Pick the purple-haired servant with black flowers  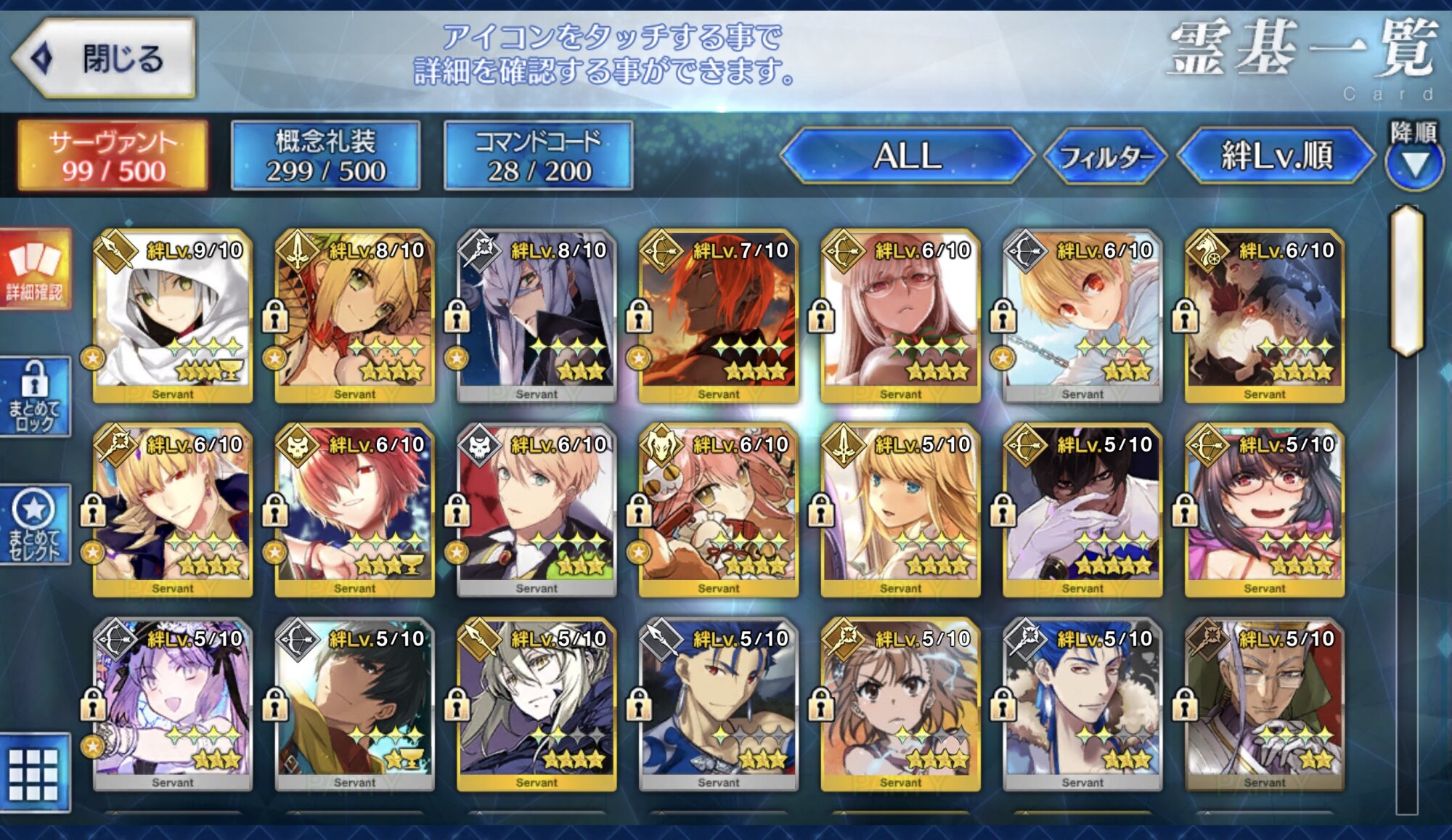coord(173,704)
